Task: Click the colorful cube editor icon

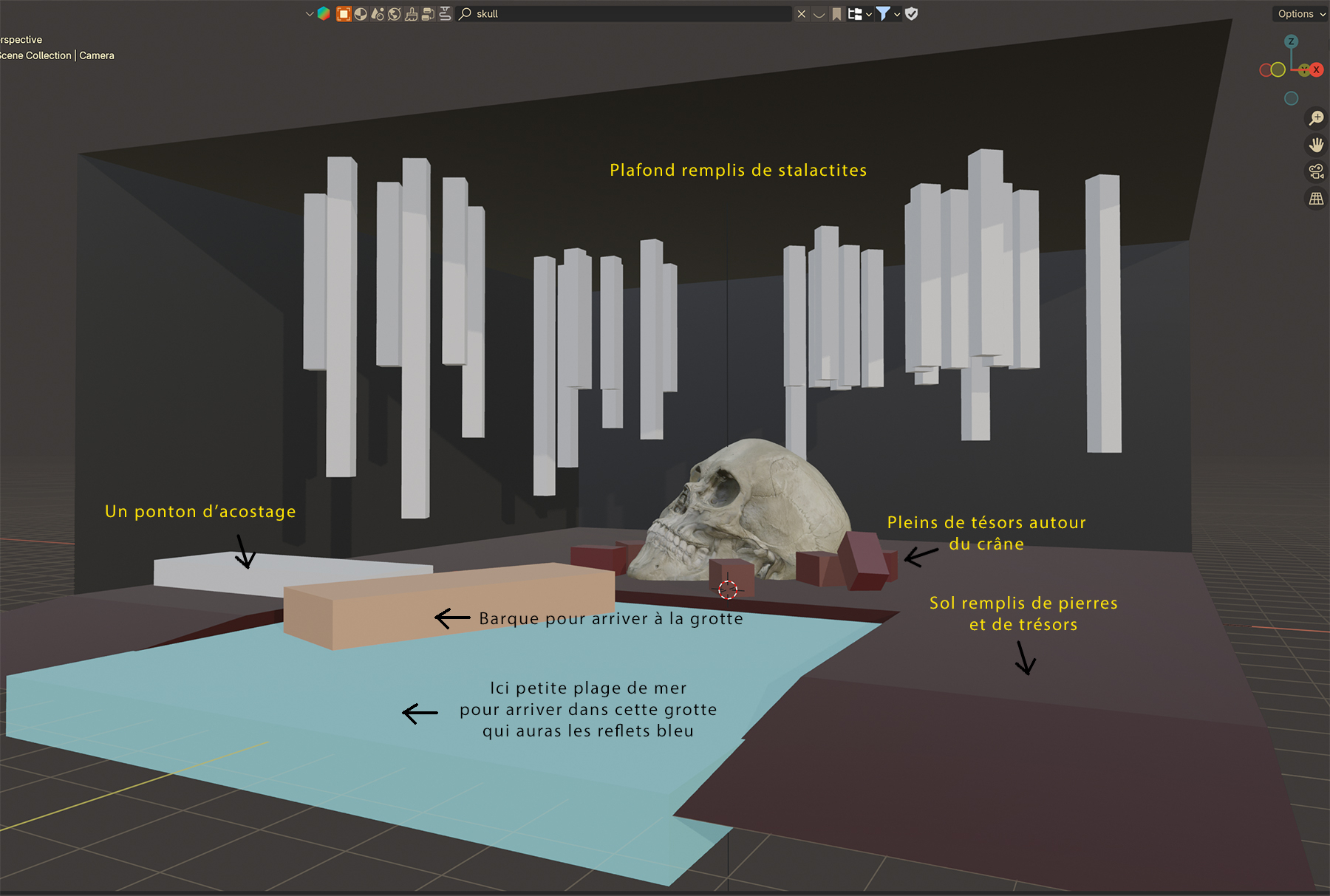Action: click(324, 14)
